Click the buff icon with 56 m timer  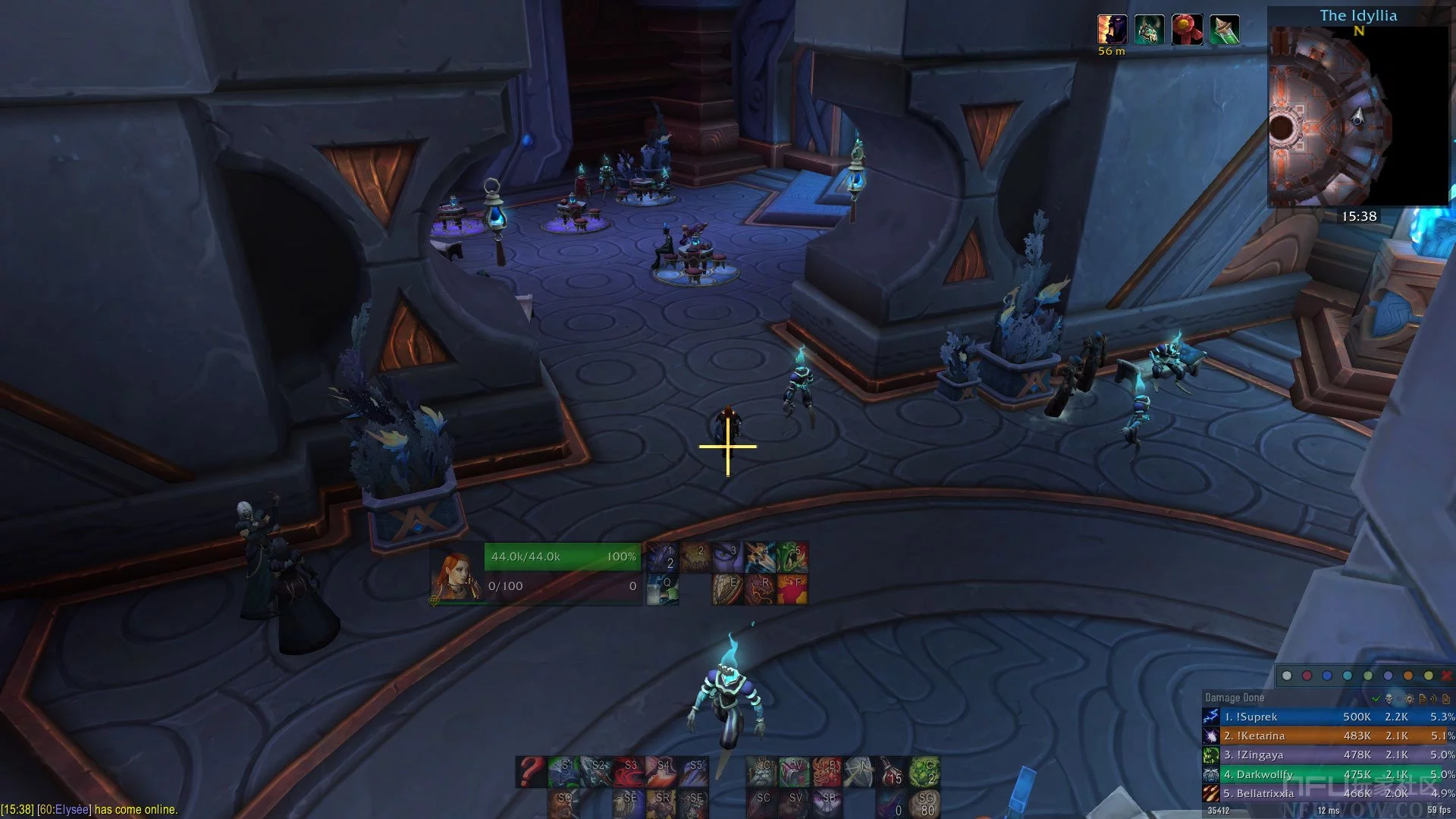(x=1112, y=30)
